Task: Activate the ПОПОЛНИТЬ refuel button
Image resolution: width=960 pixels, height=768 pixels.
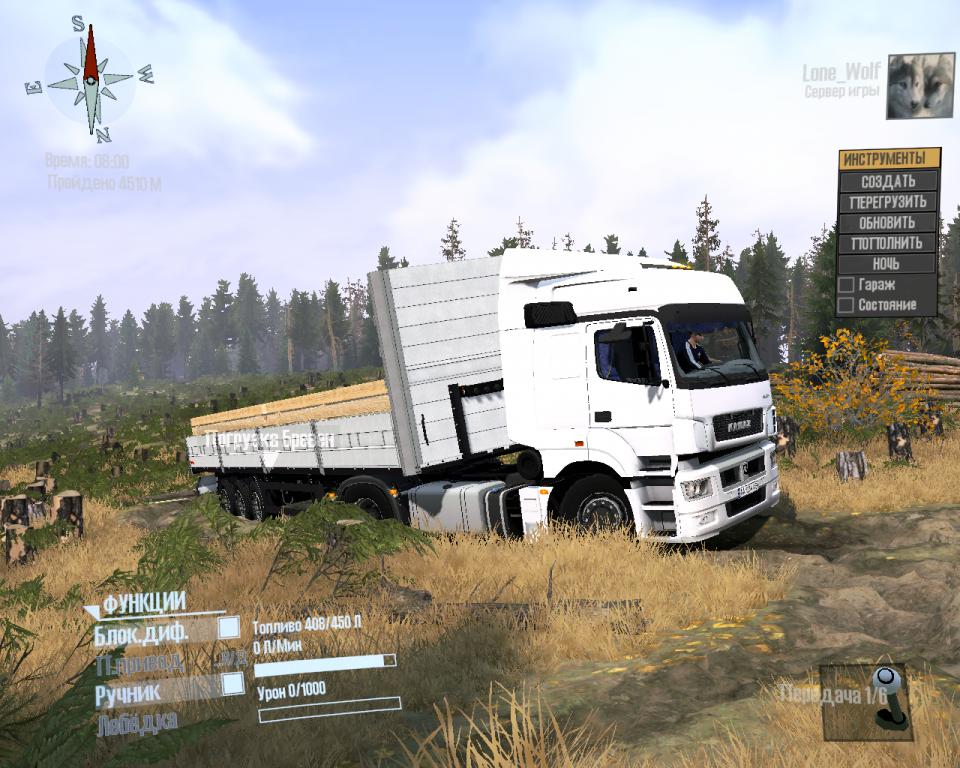Action: pyautogui.click(x=888, y=243)
